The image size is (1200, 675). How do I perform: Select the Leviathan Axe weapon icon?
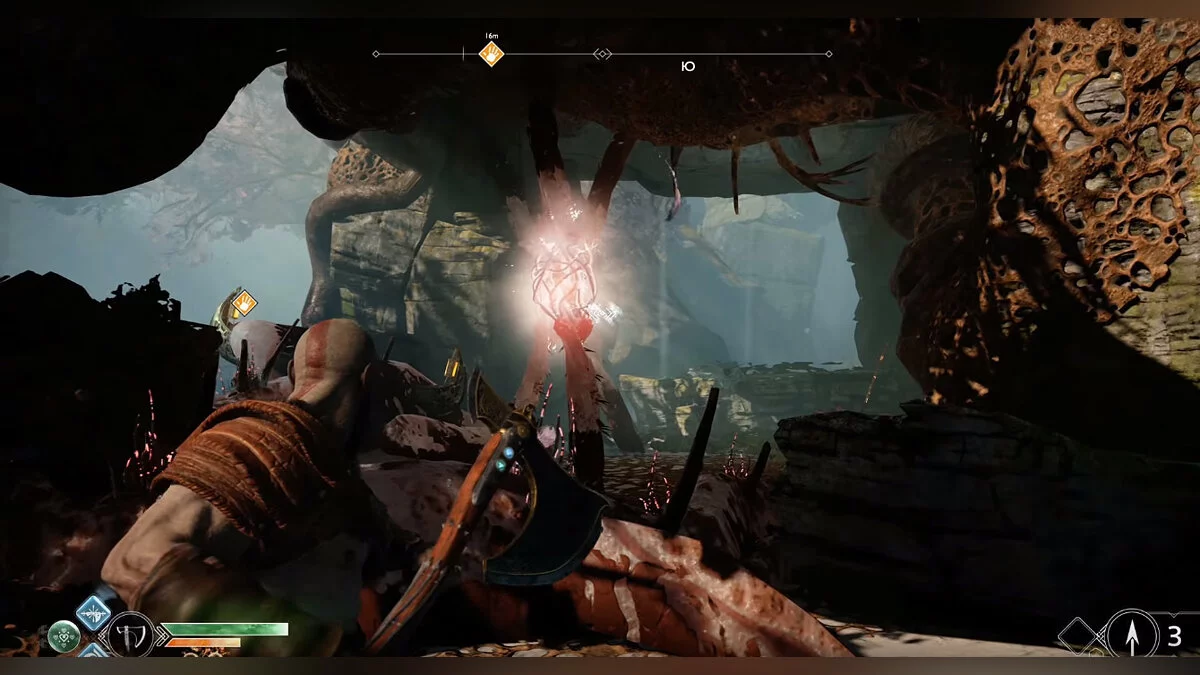point(130,634)
